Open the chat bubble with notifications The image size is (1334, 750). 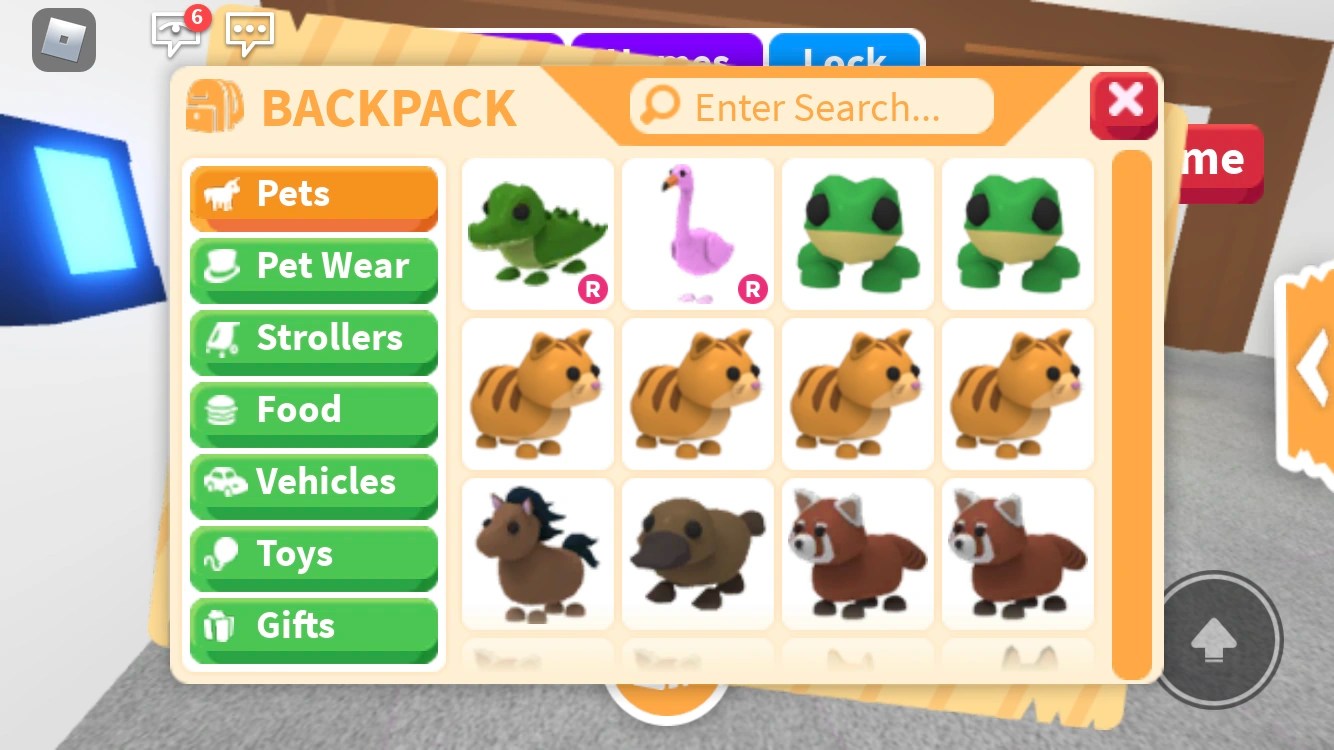click(176, 34)
